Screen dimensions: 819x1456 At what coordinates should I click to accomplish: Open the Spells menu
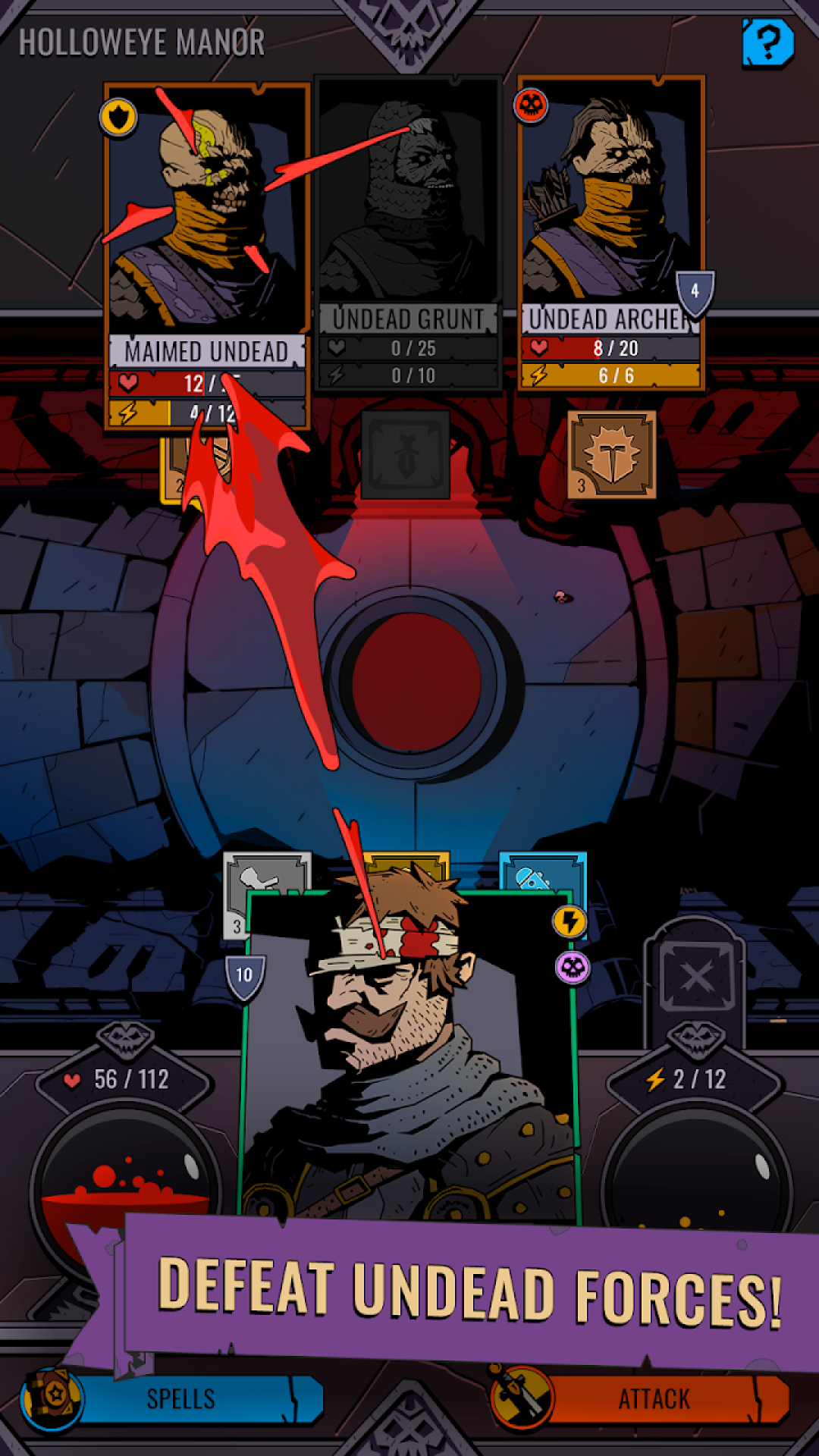(x=182, y=1398)
